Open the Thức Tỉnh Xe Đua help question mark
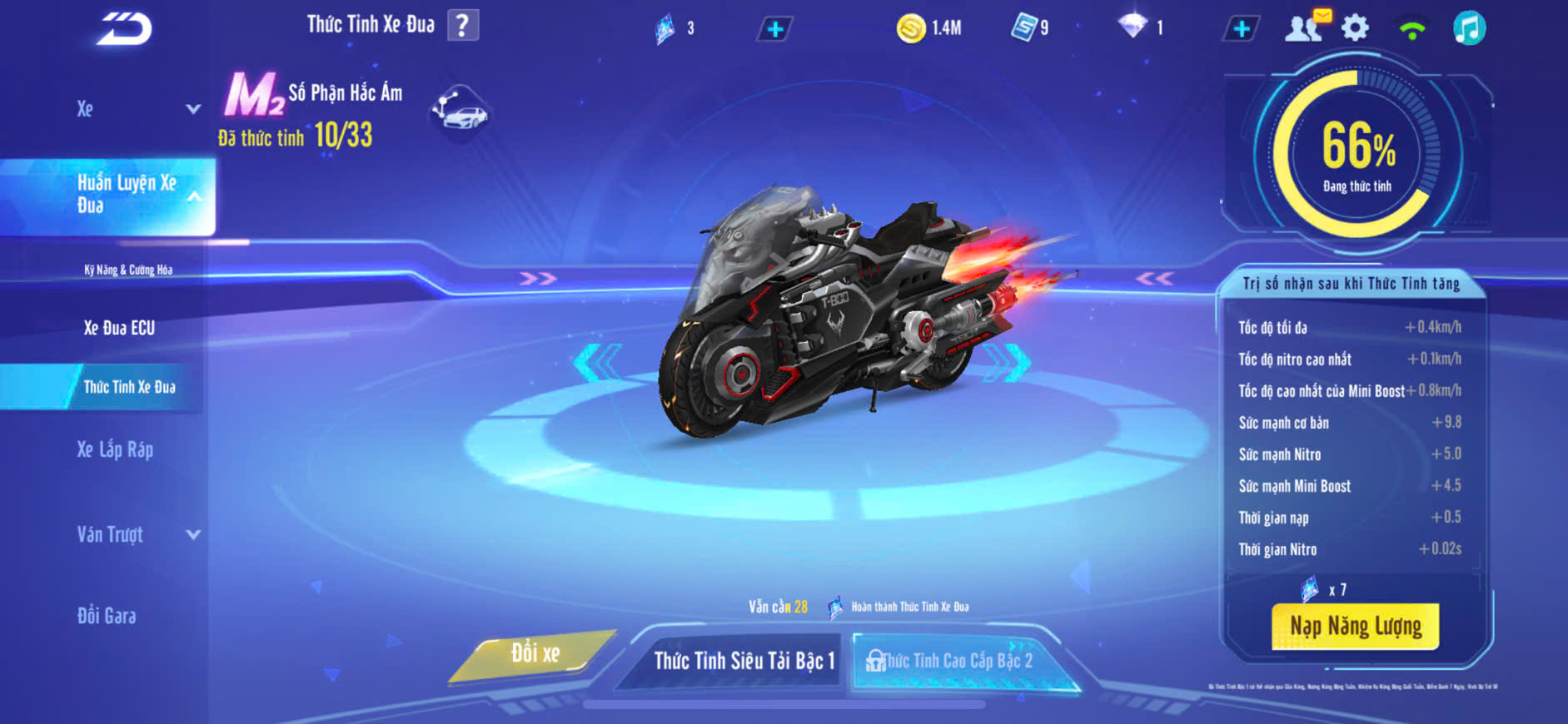 (x=463, y=25)
